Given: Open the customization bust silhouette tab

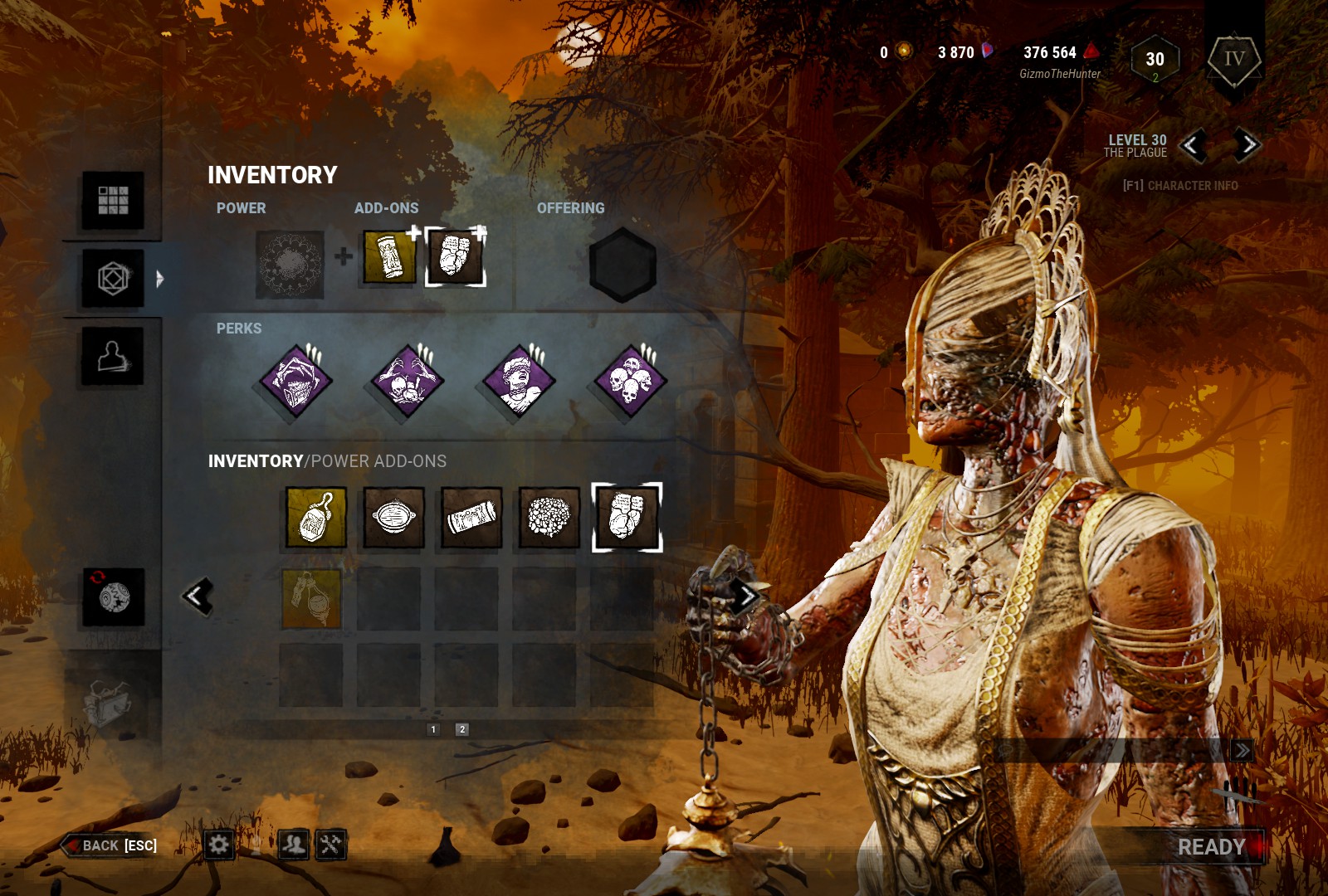Looking at the screenshot, I should tap(113, 357).
